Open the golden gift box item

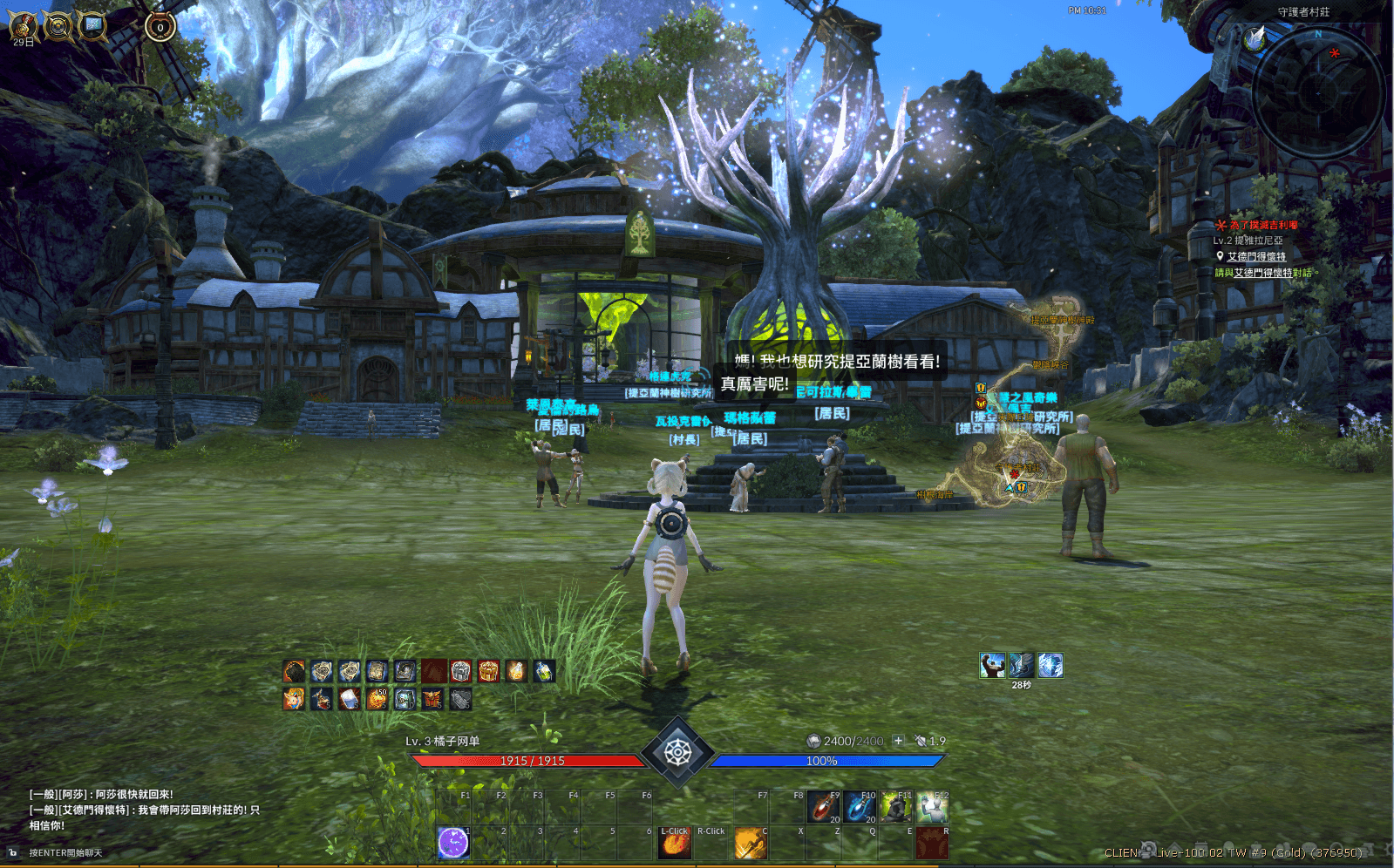click(488, 671)
